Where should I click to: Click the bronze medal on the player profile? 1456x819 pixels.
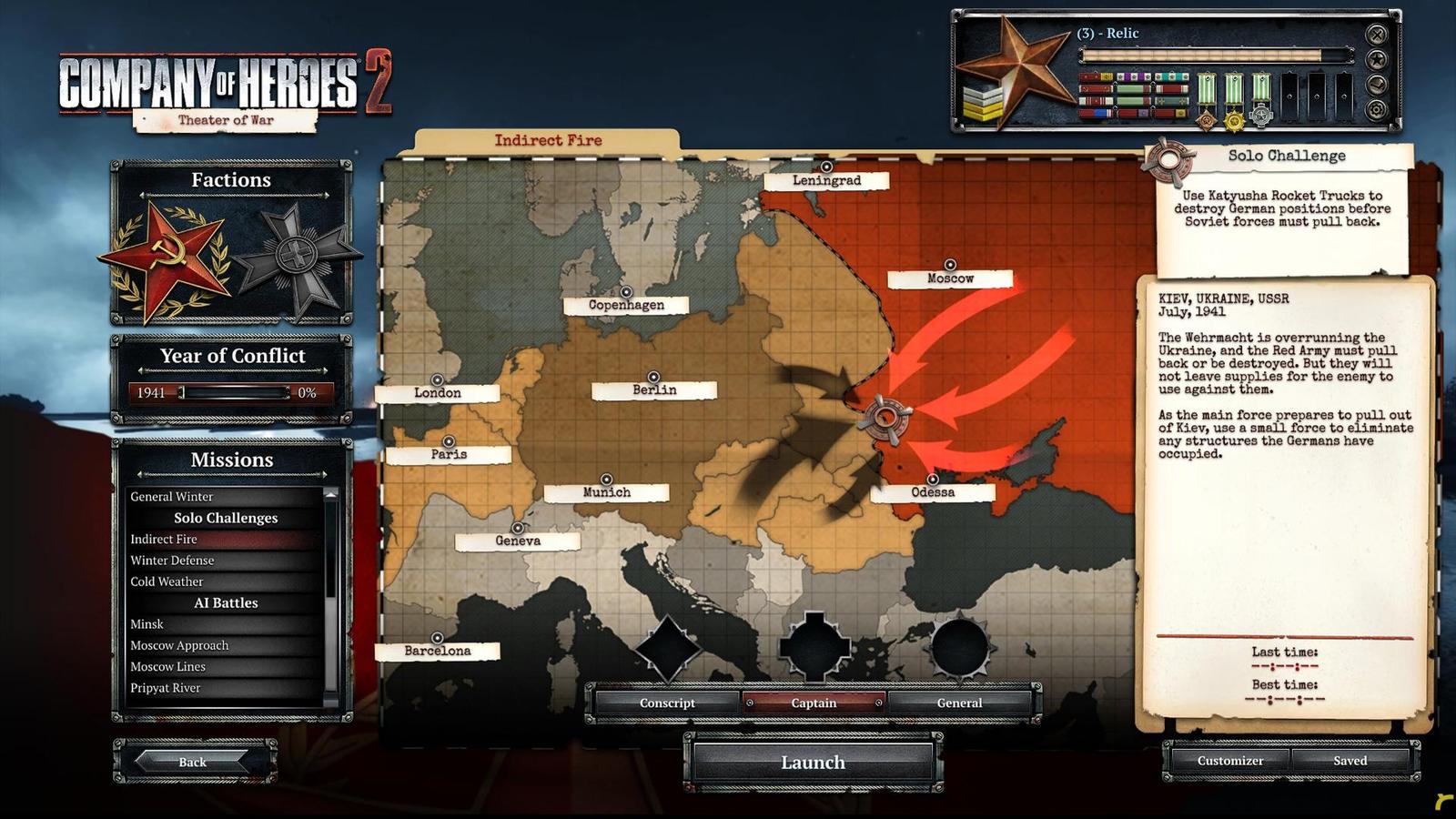[x=1206, y=120]
